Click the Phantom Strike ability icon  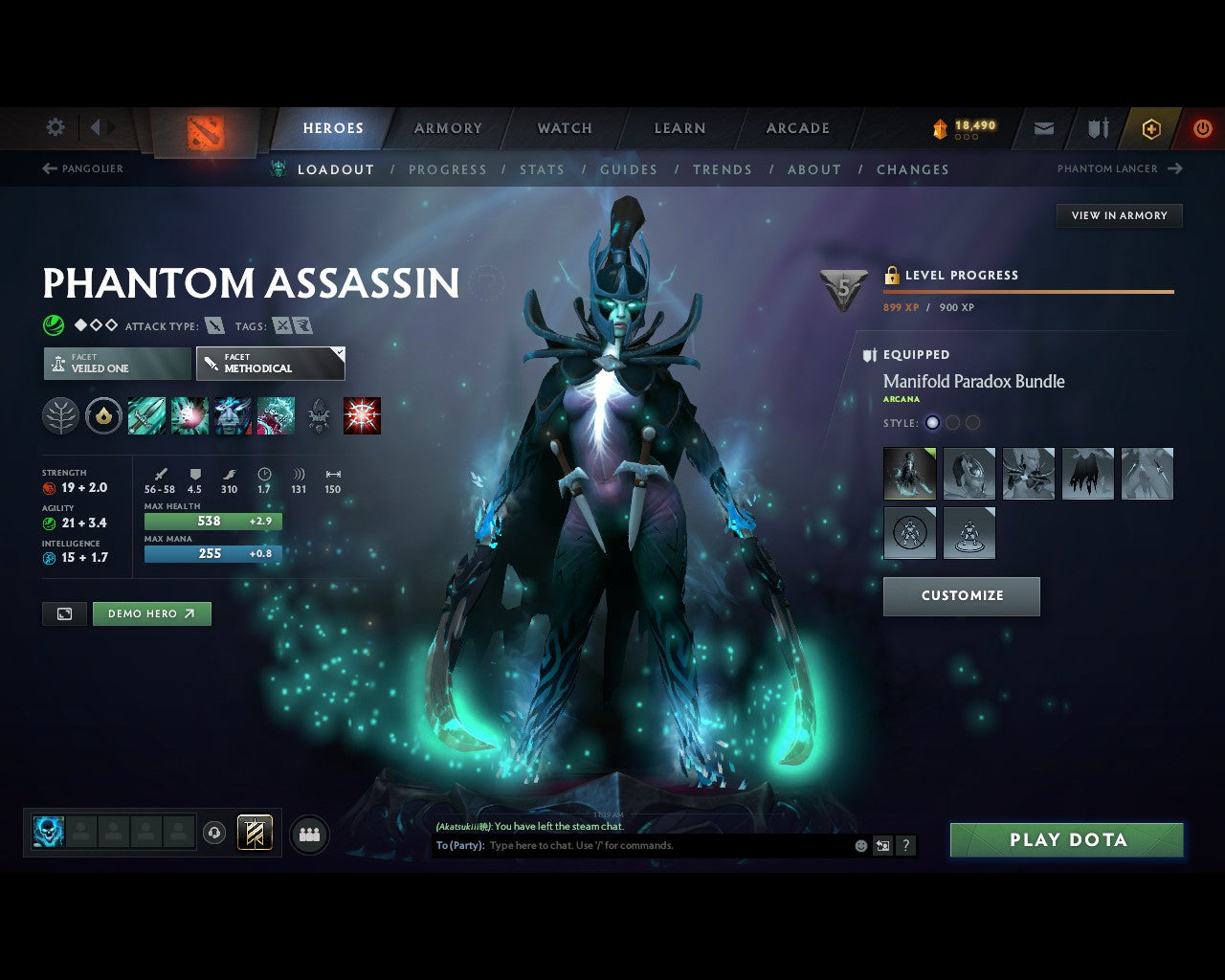[x=189, y=415]
